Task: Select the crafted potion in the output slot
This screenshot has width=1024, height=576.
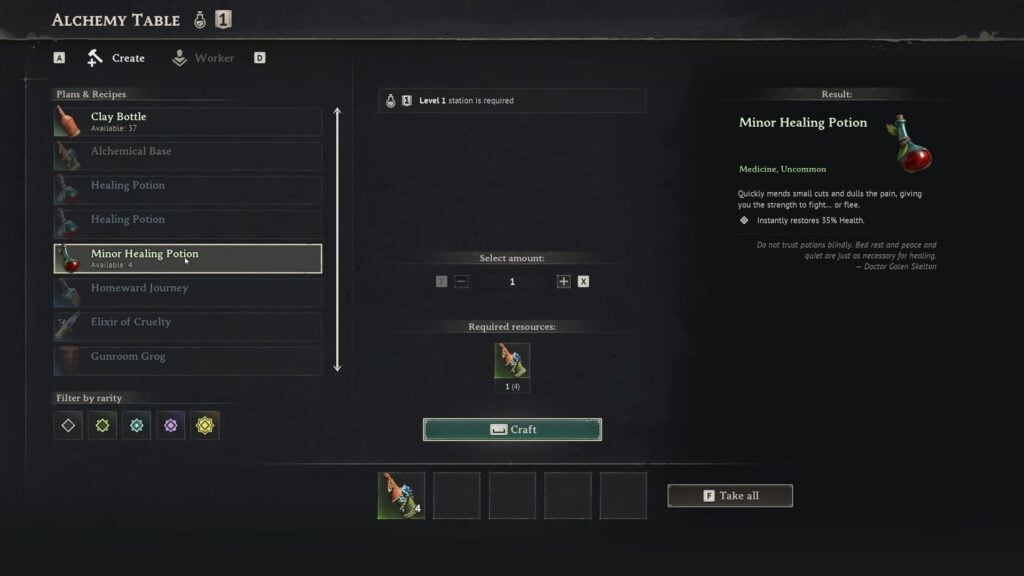Action: pyautogui.click(x=401, y=495)
